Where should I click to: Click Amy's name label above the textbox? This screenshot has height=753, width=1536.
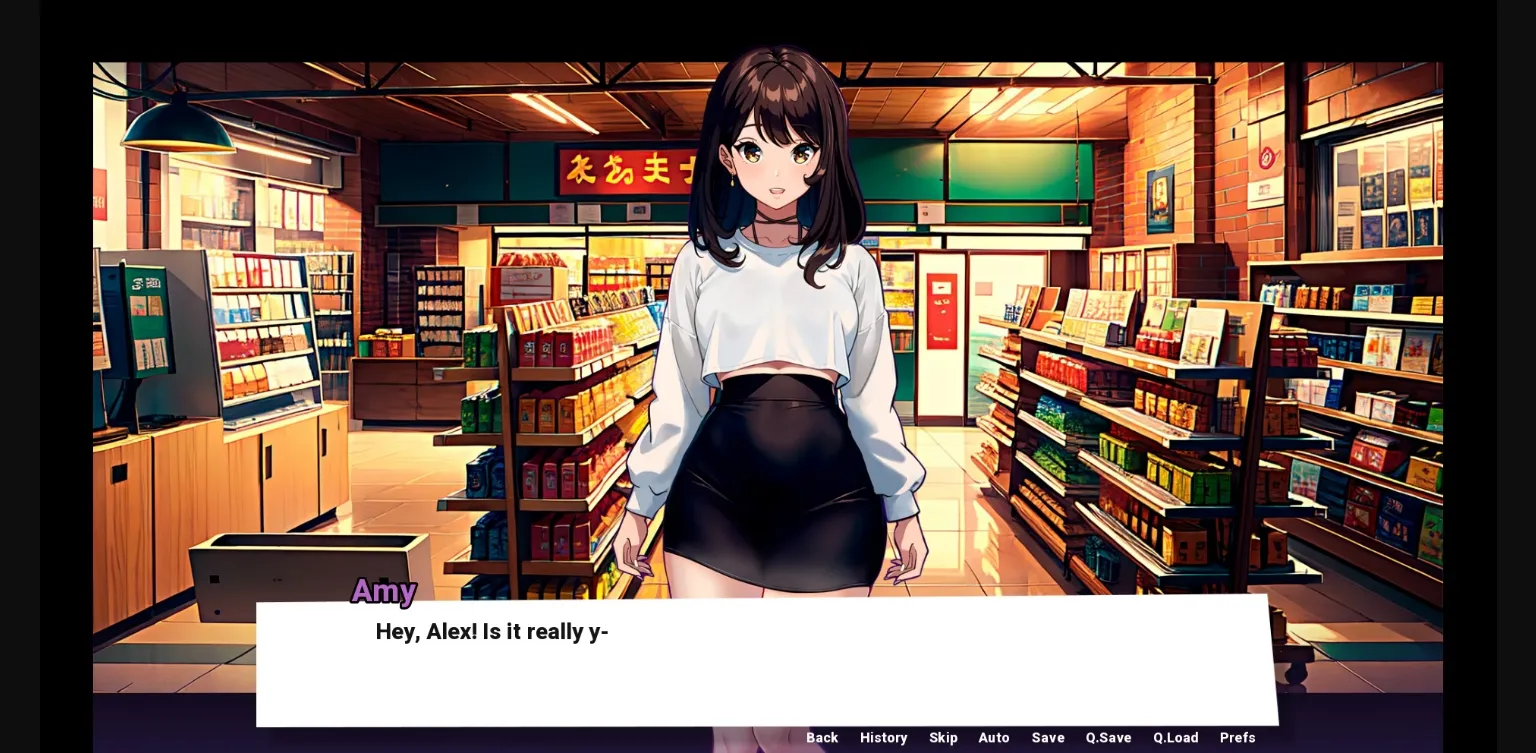point(383,592)
